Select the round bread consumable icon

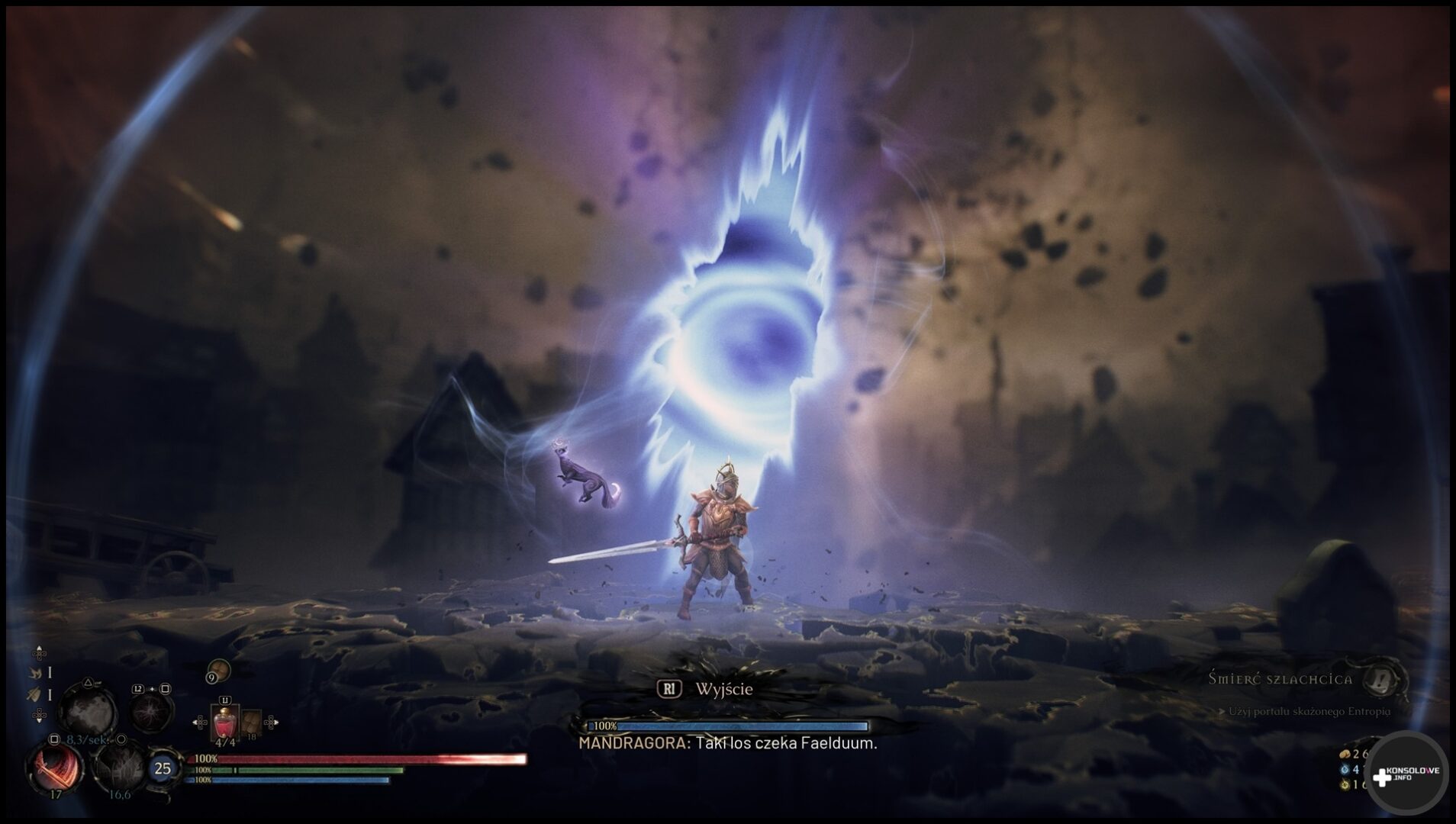[x=221, y=669]
